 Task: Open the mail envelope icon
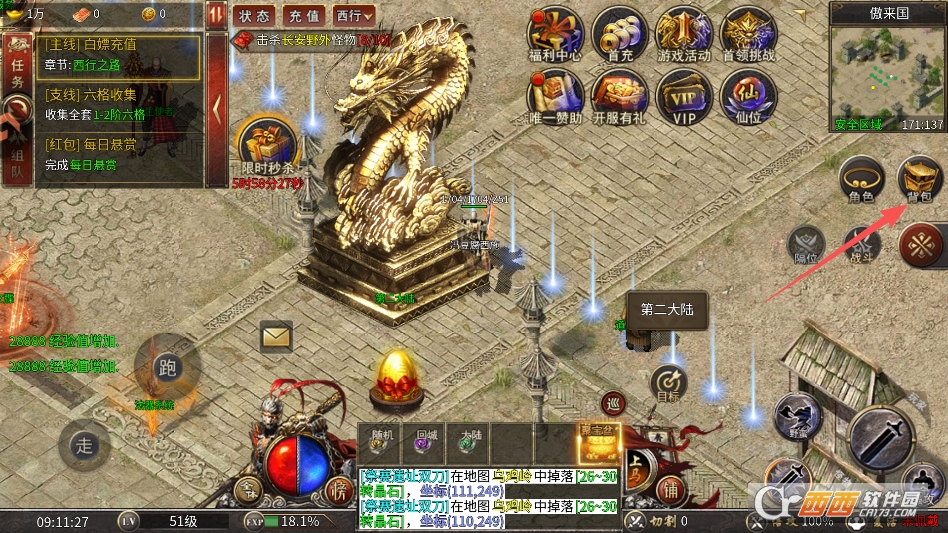(276, 336)
